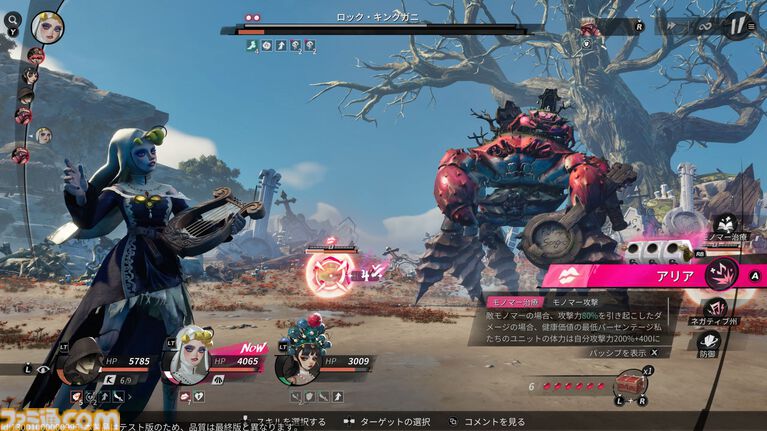
Task: Switch to the モノマー治療 description tab
Action: (513, 301)
